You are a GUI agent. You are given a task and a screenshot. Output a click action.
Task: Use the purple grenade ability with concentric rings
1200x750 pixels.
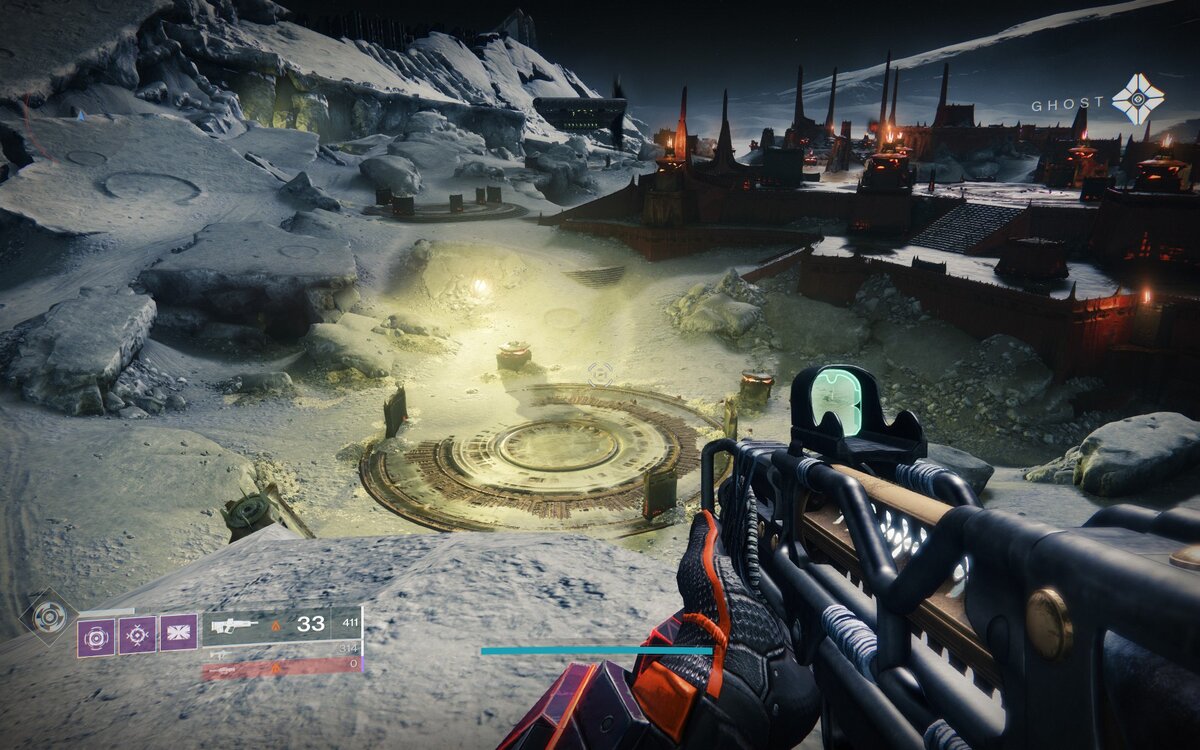[96, 636]
